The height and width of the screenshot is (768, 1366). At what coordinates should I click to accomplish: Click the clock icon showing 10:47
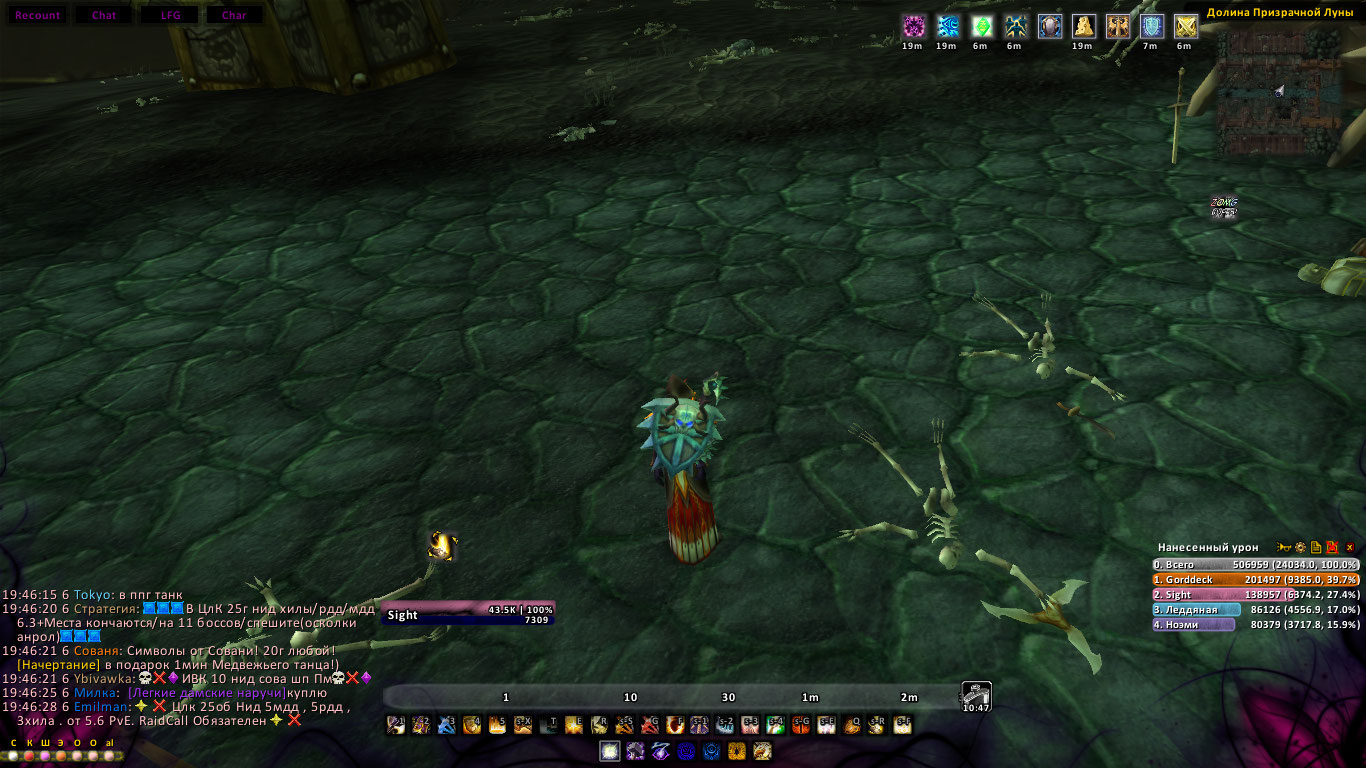coord(976,696)
